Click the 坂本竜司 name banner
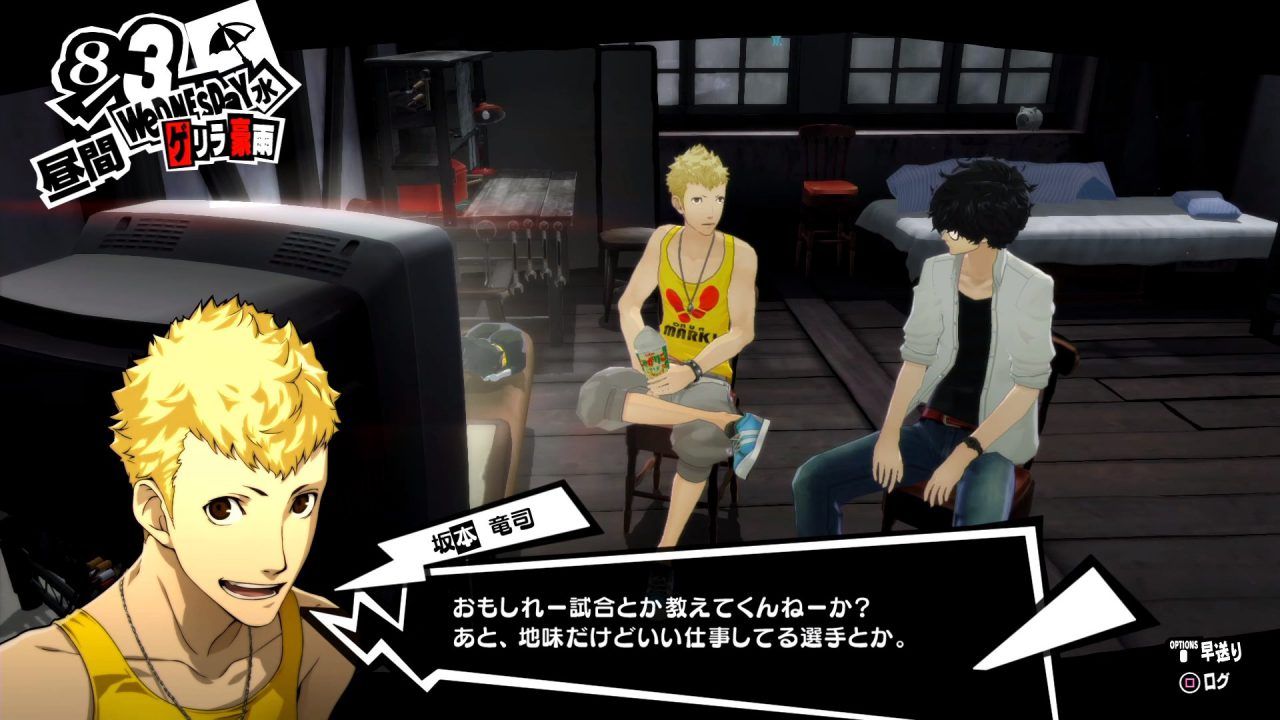This screenshot has height=720, width=1280. click(480, 533)
